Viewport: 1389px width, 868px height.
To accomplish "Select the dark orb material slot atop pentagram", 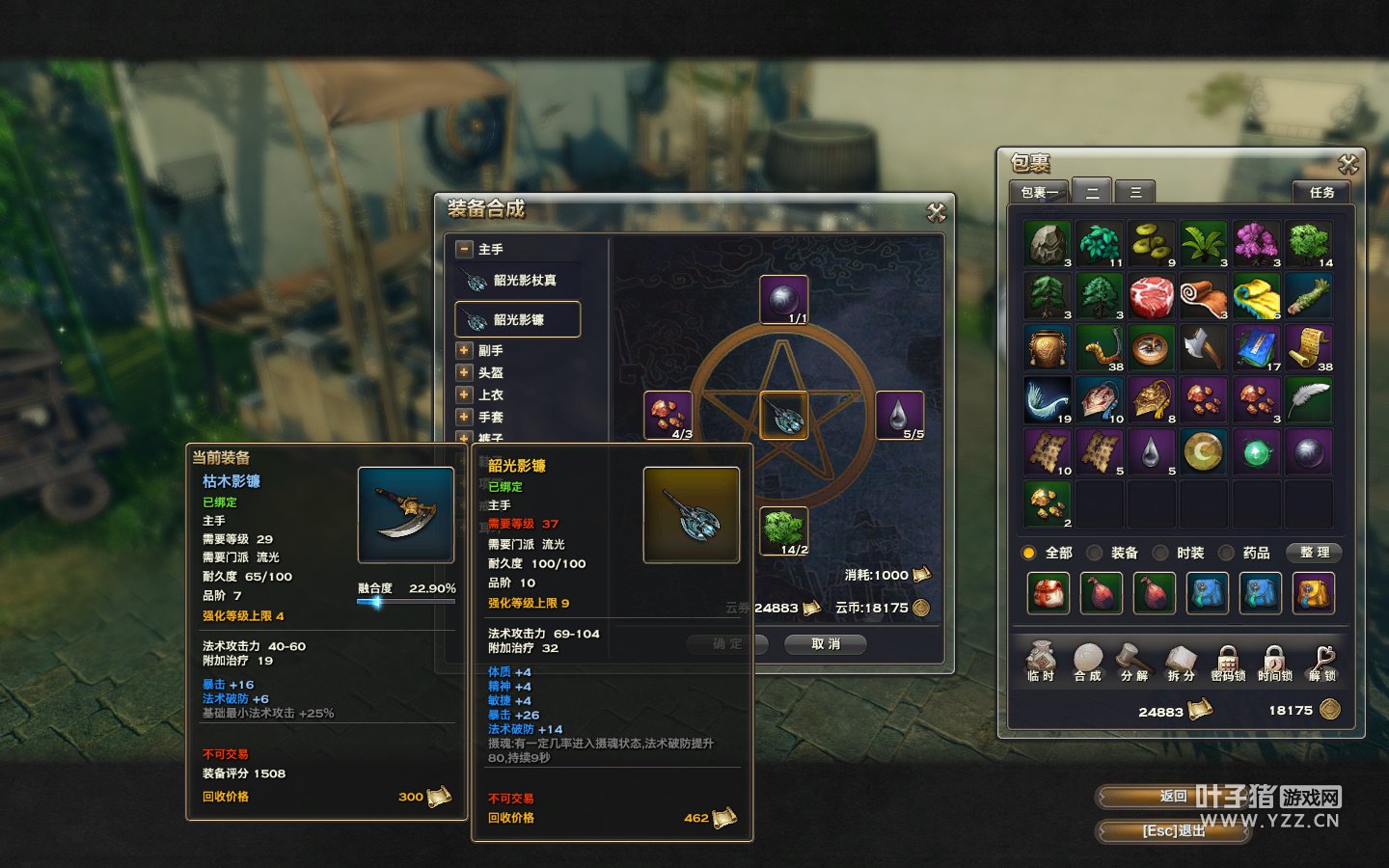I will click(x=783, y=300).
